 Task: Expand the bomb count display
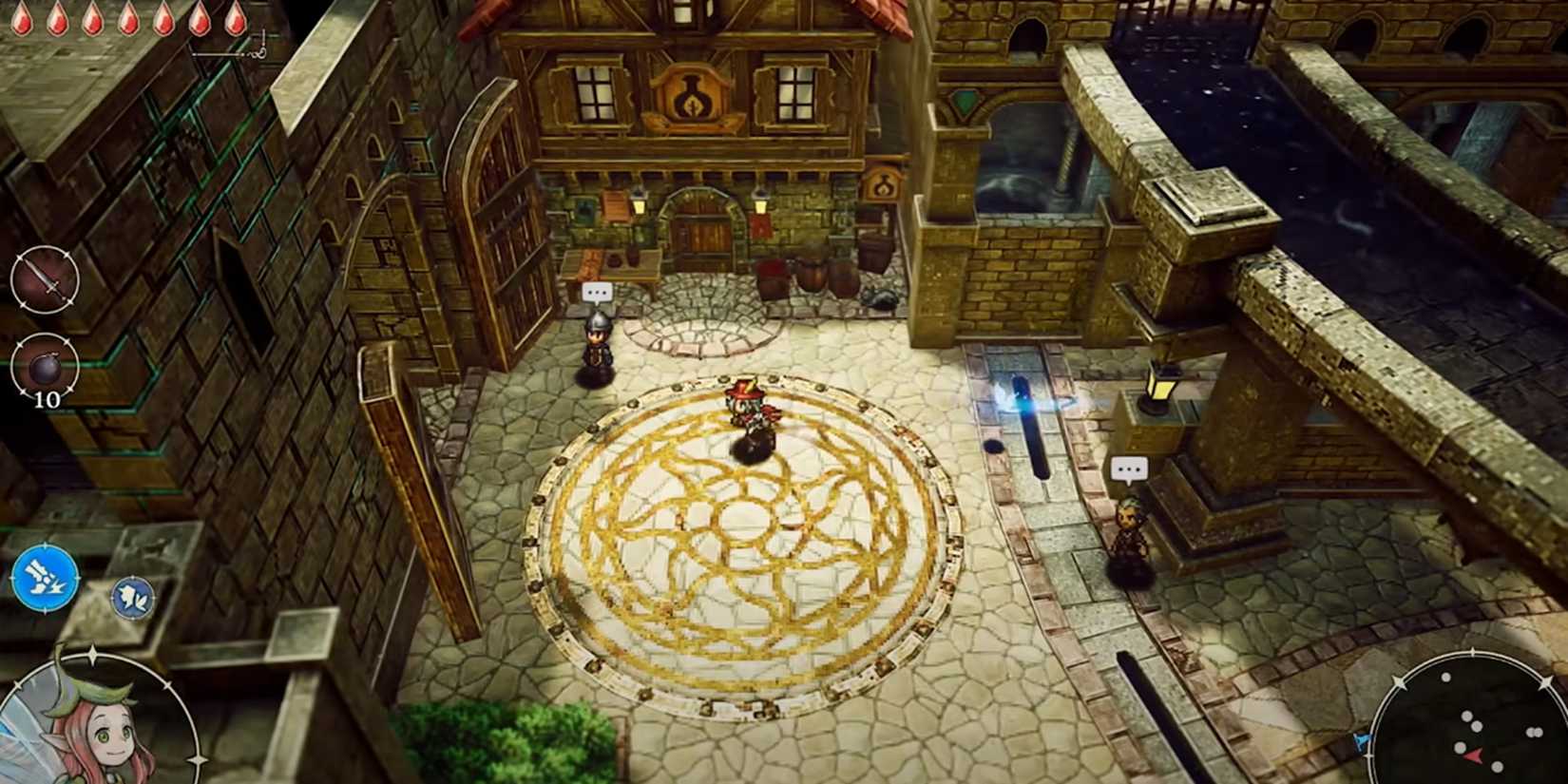(46, 399)
